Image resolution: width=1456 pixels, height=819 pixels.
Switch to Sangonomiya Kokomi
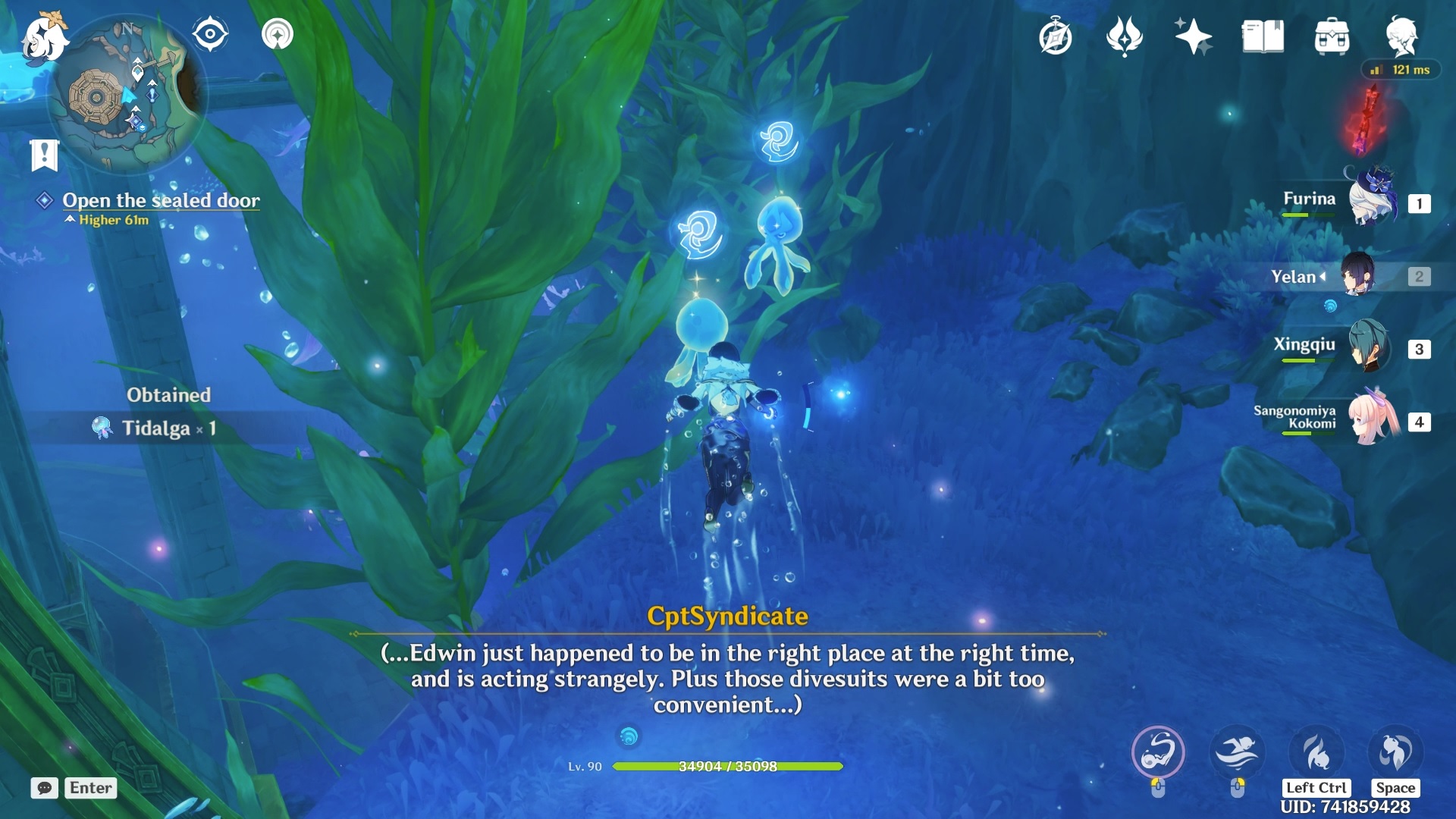click(1373, 420)
